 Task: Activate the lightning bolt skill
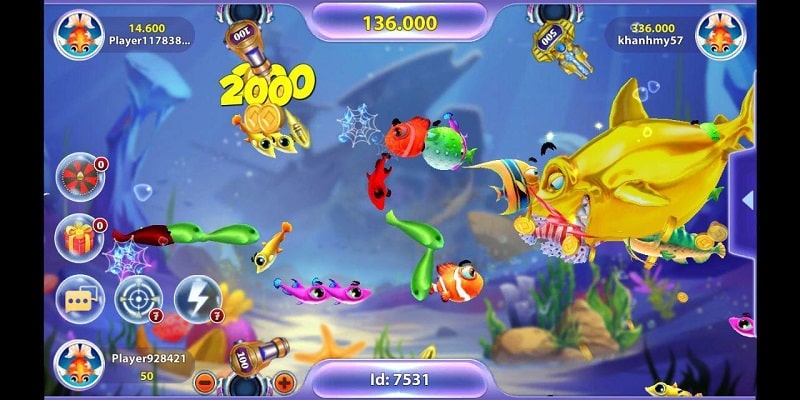197,299
